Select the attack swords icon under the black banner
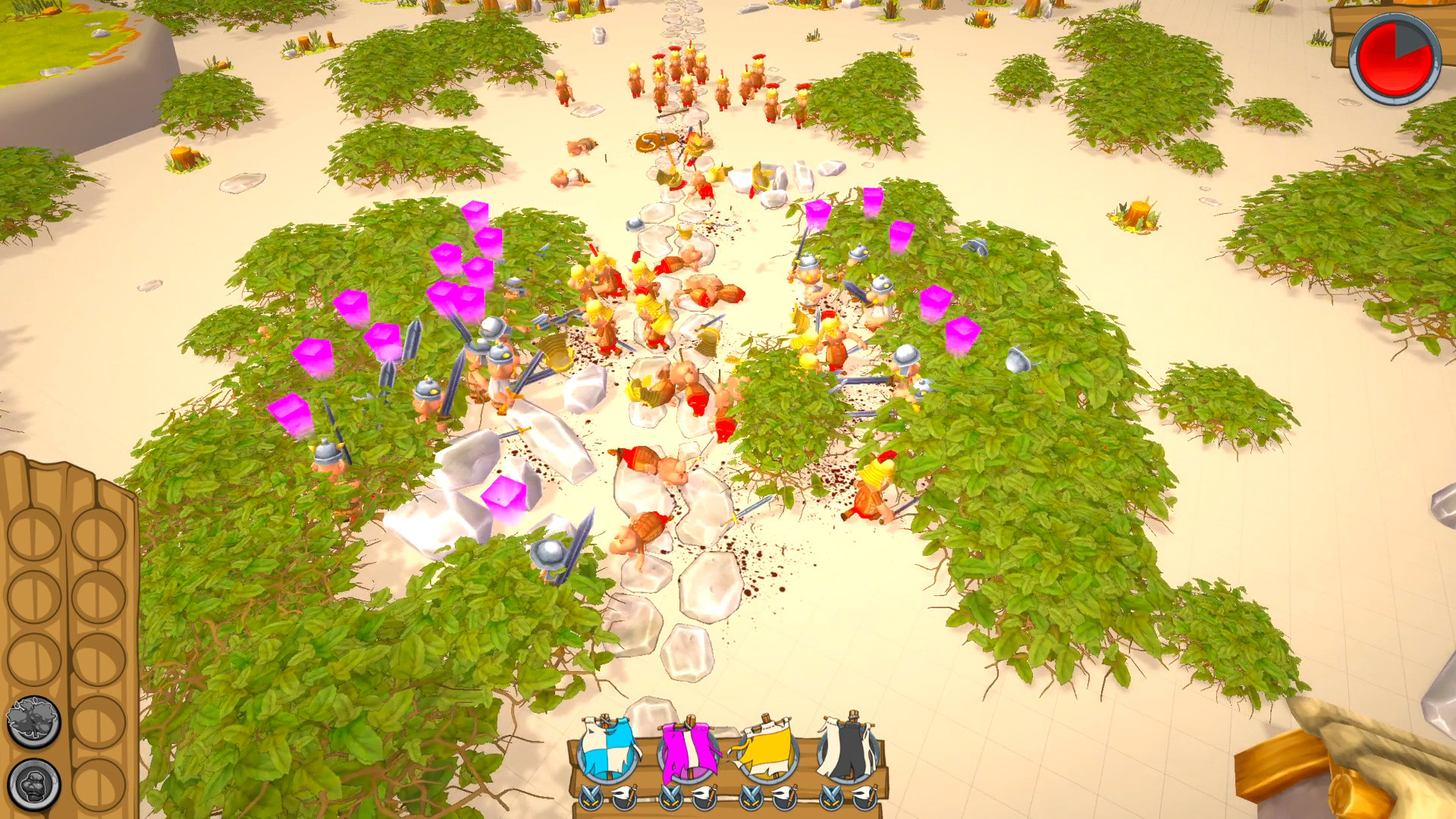 (x=830, y=798)
